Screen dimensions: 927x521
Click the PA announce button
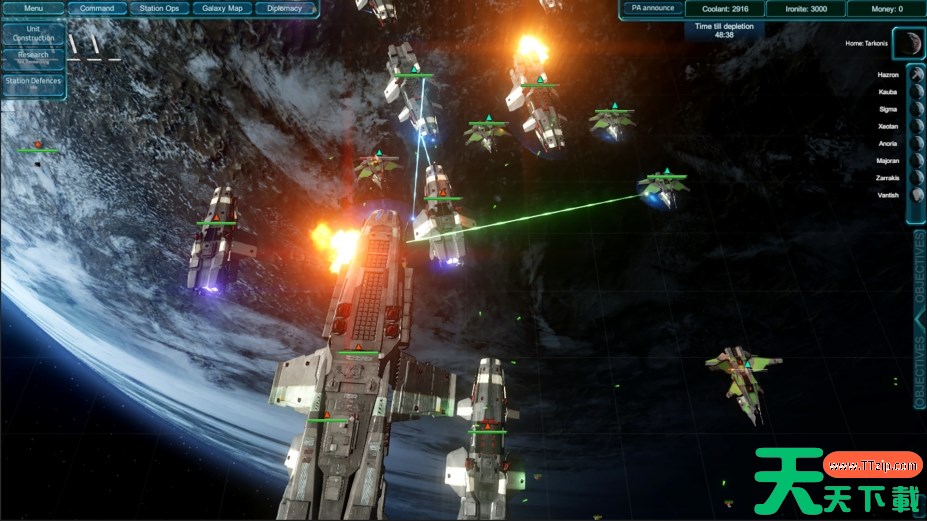tap(652, 8)
